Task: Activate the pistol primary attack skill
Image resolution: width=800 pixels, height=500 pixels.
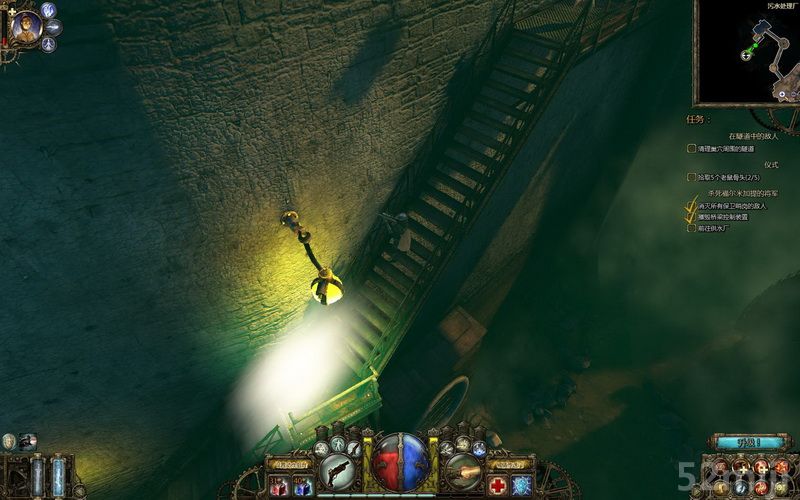Action: pos(340,470)
